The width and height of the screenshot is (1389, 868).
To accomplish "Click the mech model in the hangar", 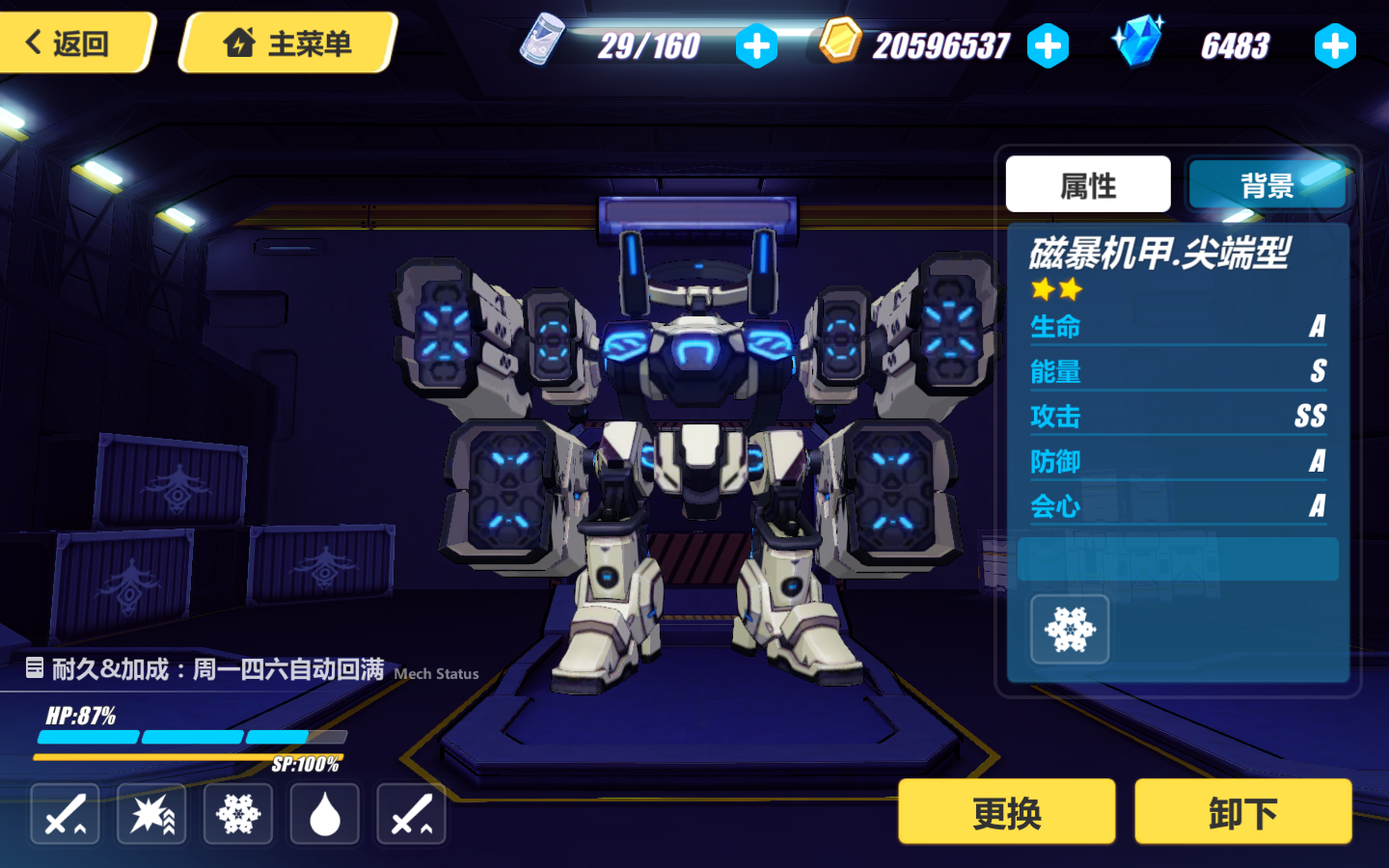I will click(694, 434).
